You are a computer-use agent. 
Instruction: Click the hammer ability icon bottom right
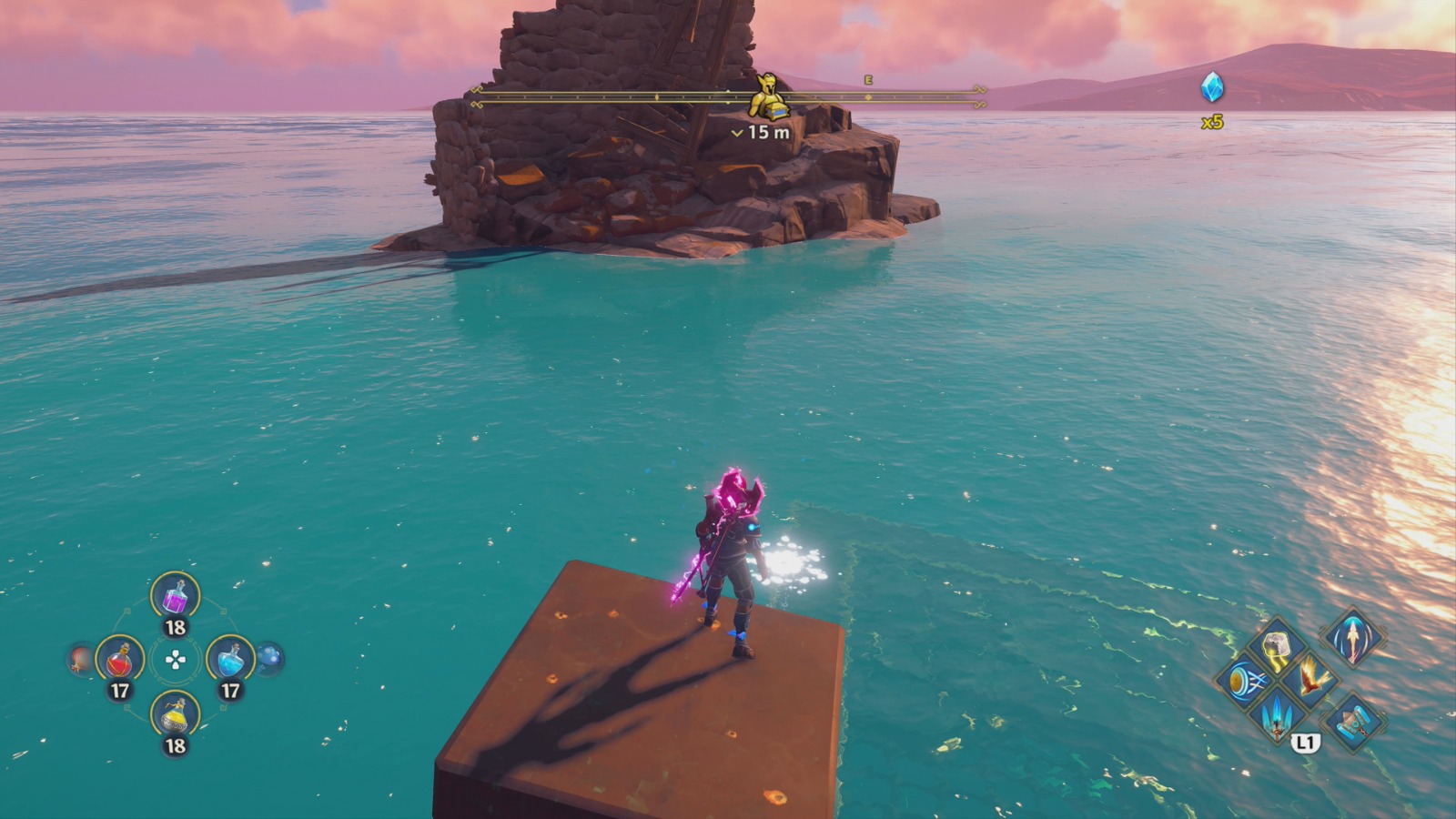pyautogui.click(x=1353, y=723)
